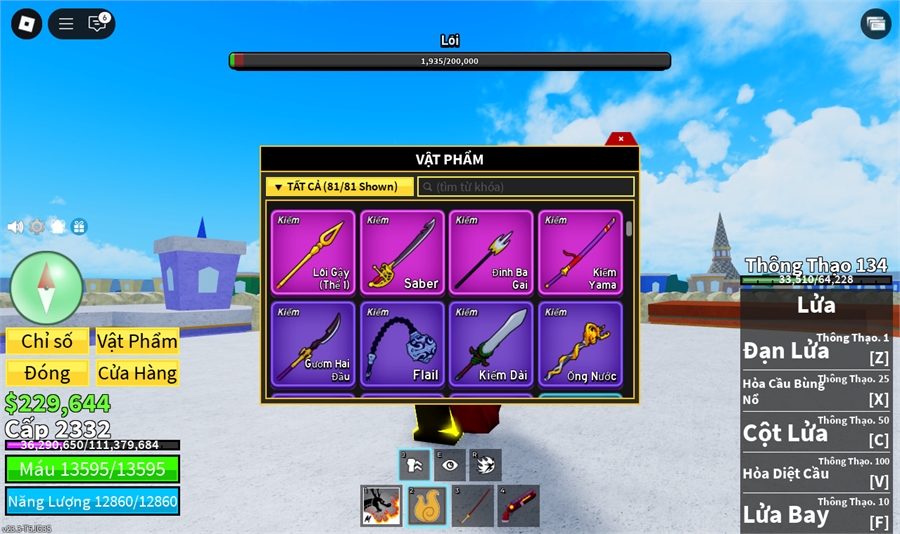The width and height of the screenshot is (900, 534).
Task: Open the Roblox chat button
Action: coord(98,24)
